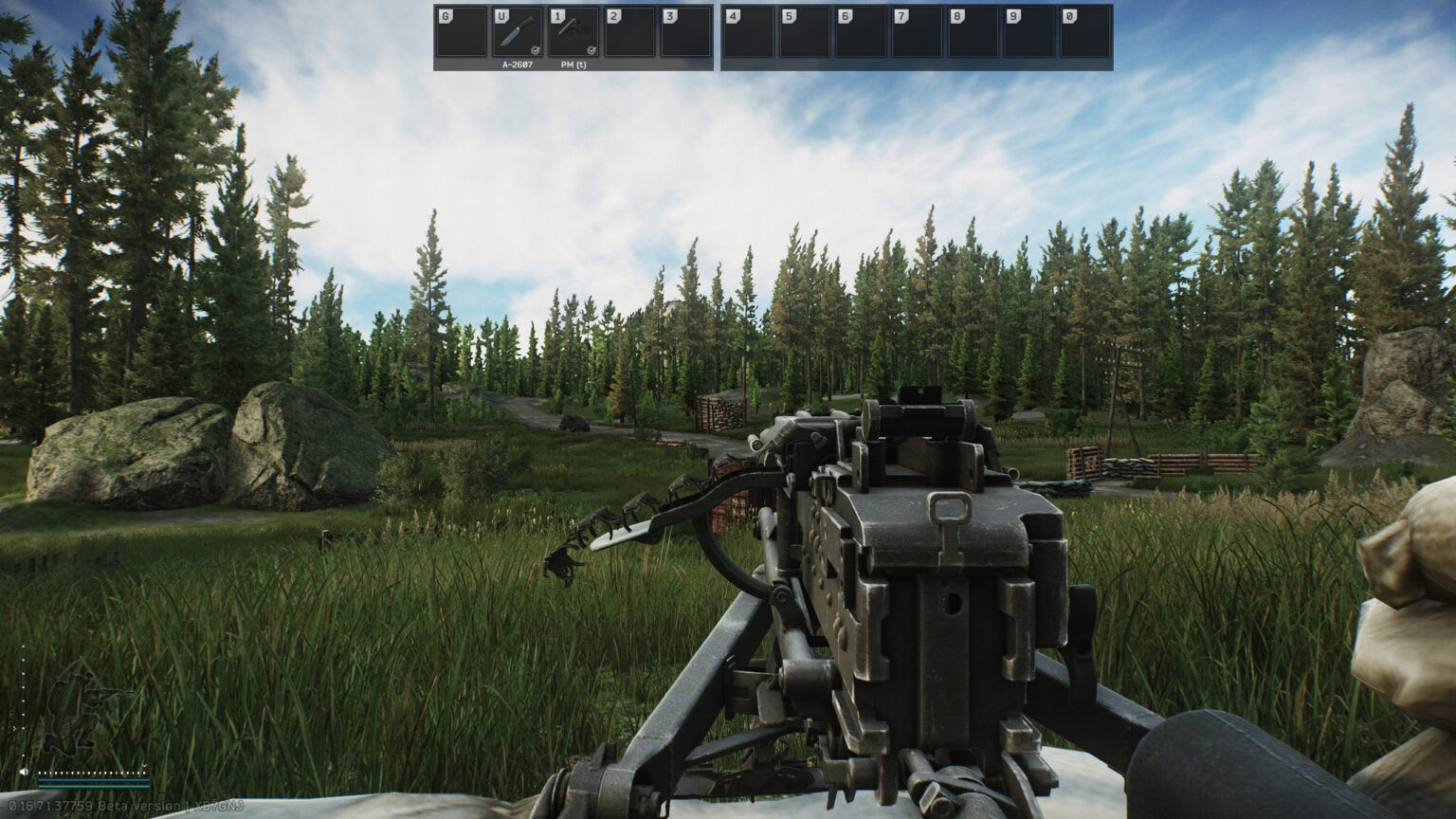Select the empty quickbar slot 2

pyautogui.click(x=629, y=31)
